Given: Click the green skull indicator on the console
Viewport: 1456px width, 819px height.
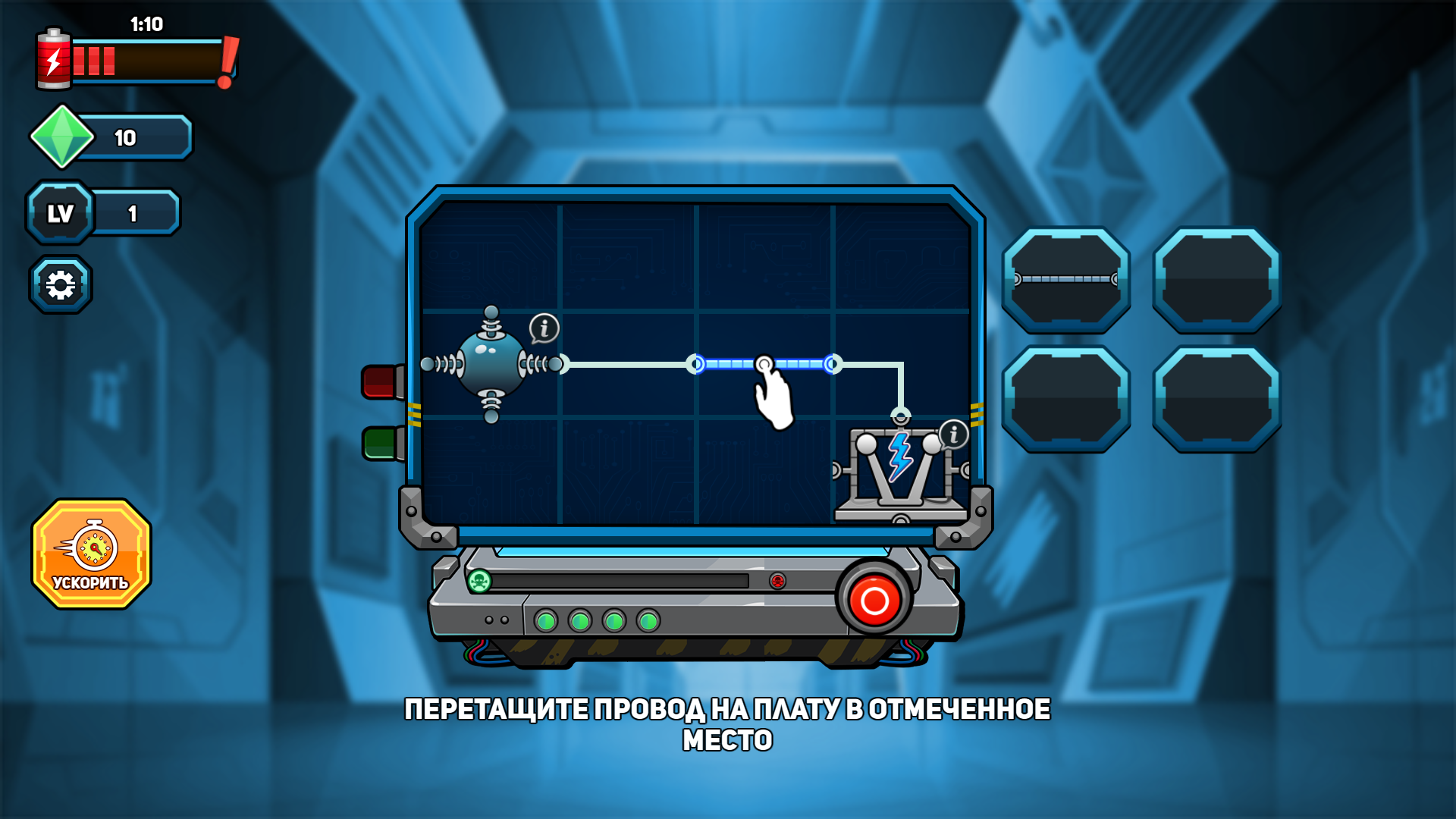Looking at the screenshot, I should tap(479, 579).
